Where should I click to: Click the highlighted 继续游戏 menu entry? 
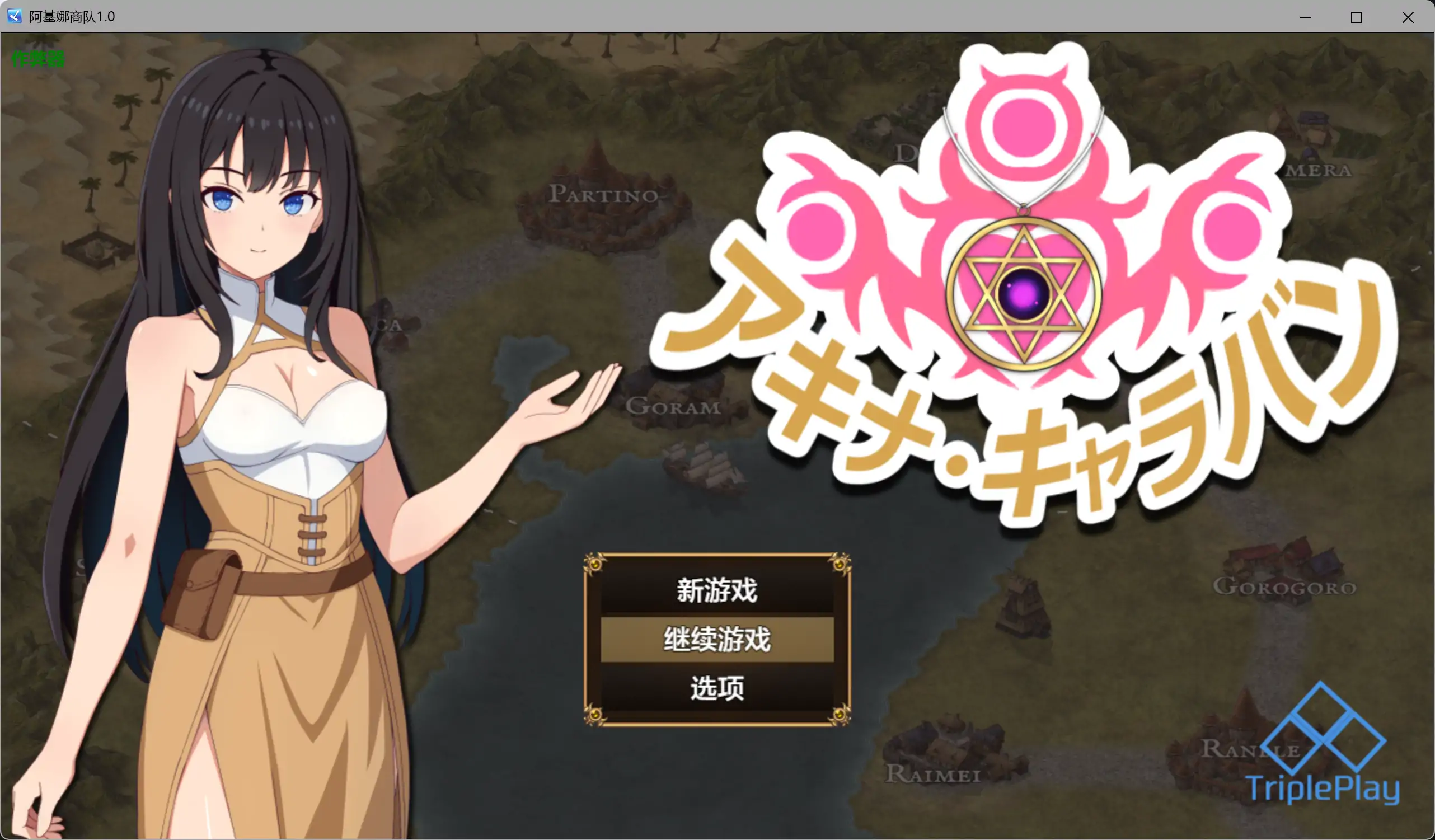(x=716, y=639)
